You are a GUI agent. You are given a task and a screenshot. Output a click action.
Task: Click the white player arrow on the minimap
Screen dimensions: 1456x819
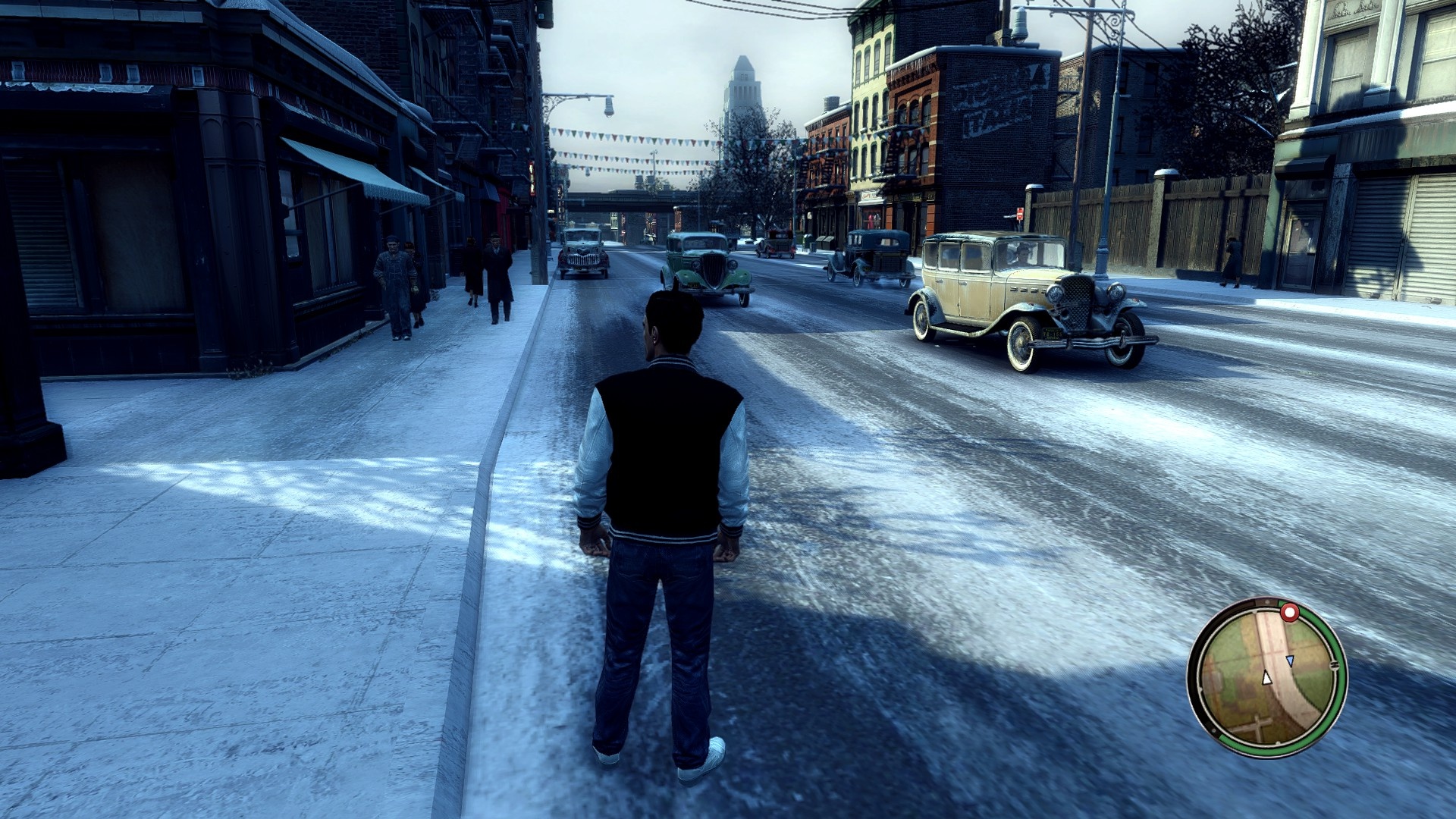pos(1266,677)
